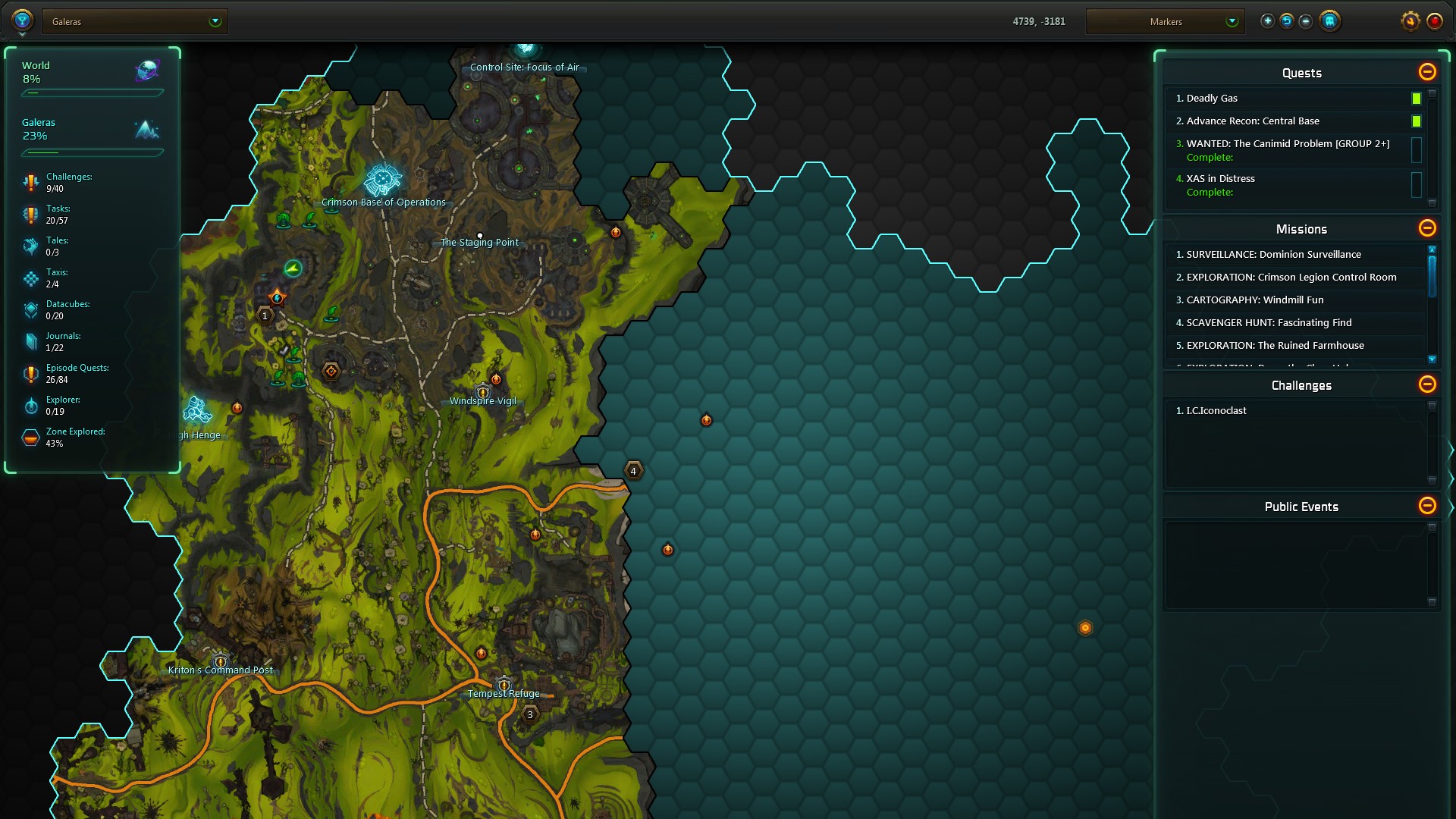Collapse the Challenges panel
1456x819 pixels.
1426,384
